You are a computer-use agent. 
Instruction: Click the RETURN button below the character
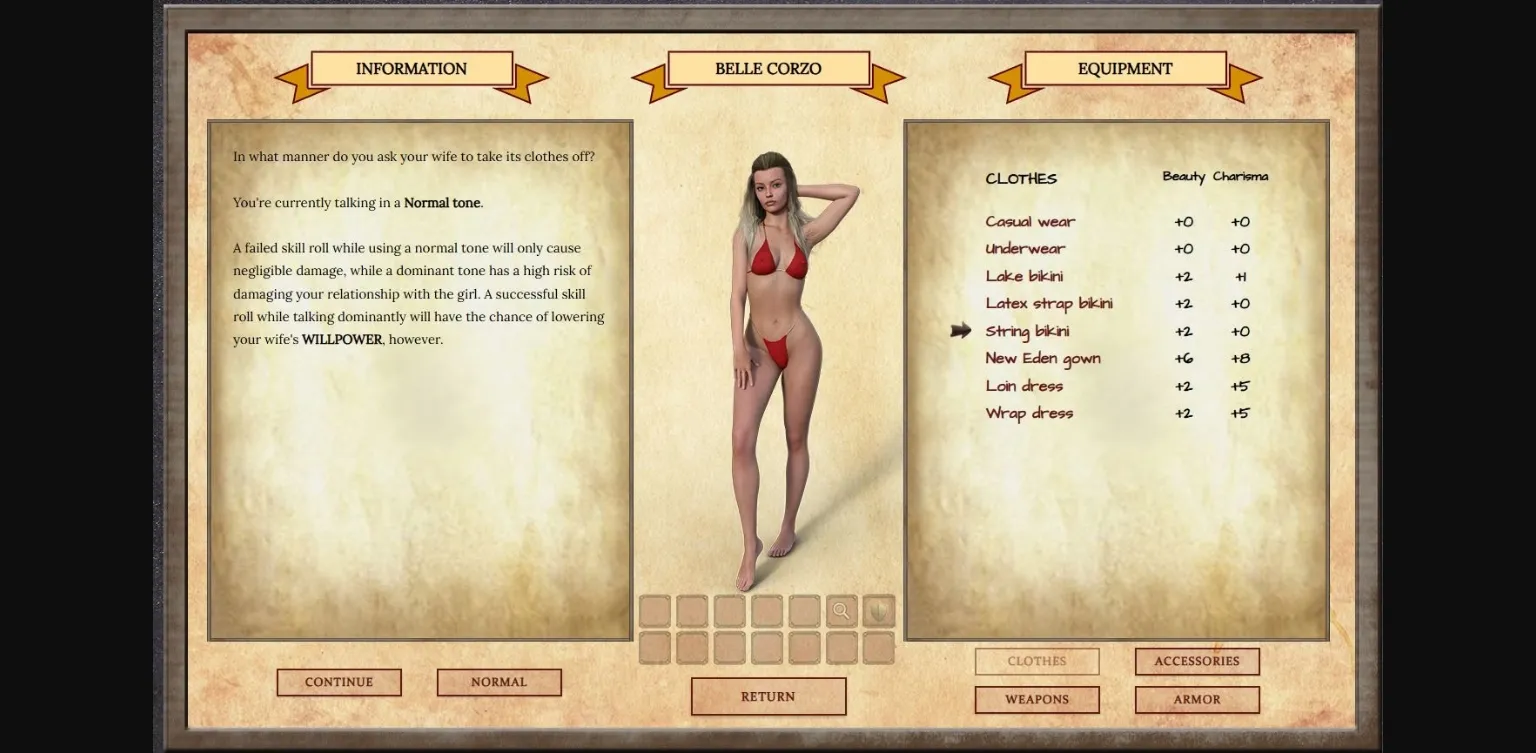coord(768,696)
